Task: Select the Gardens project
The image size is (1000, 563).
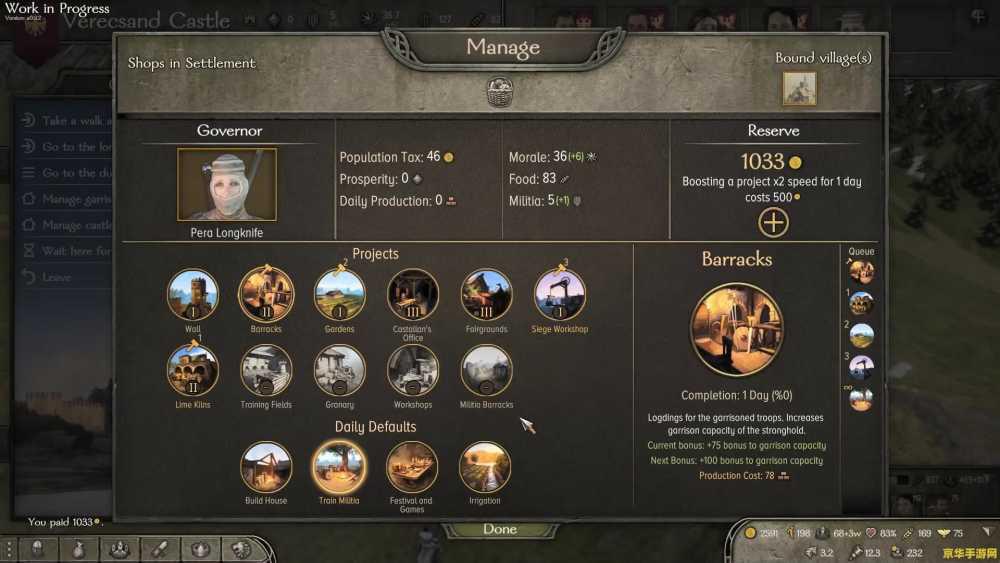Action: point(340,295)
